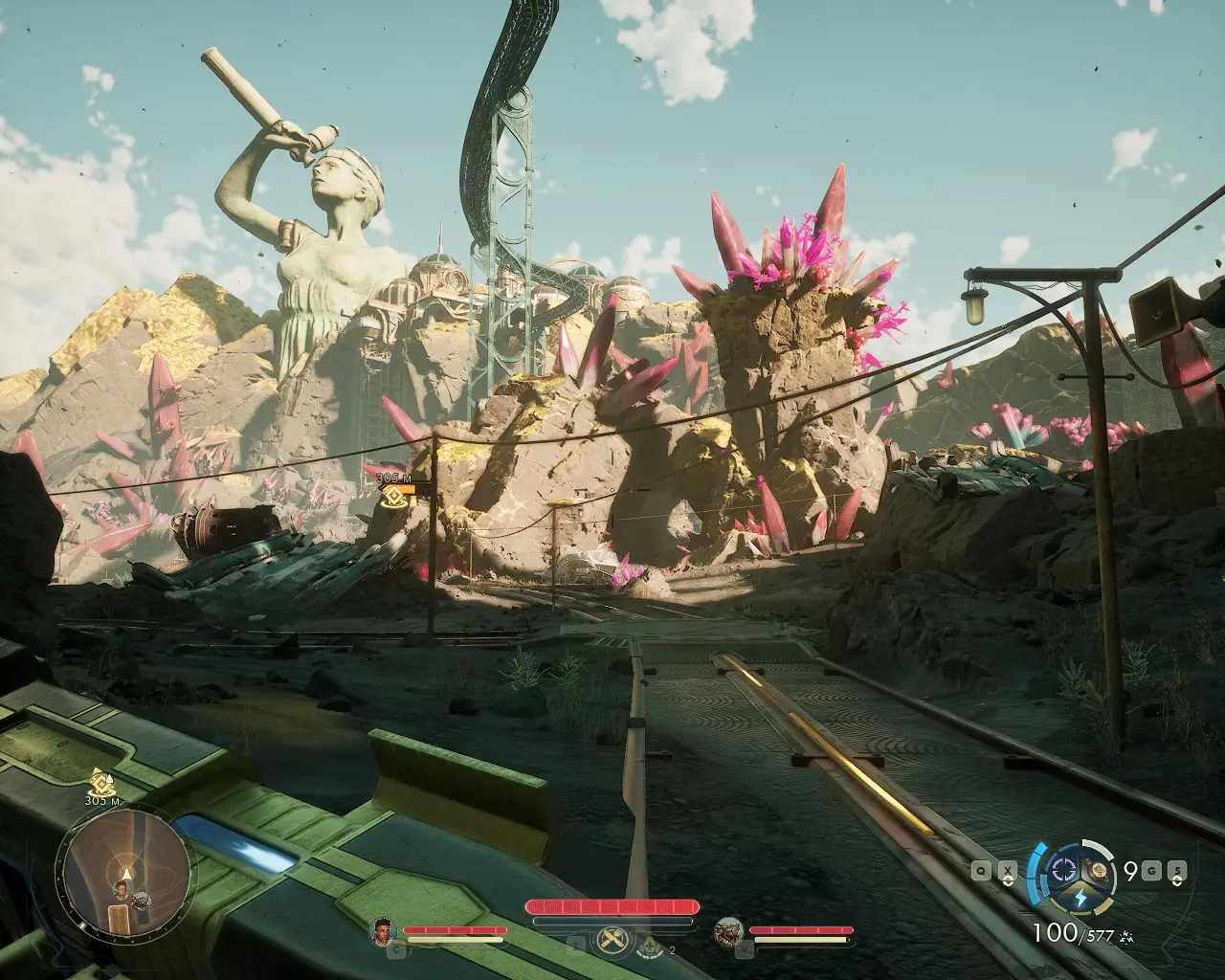The height and width of the screenshot is (980, 1225).
Task: Activate the purple crosshair gadget icon
Action: tap(1063, 870)
